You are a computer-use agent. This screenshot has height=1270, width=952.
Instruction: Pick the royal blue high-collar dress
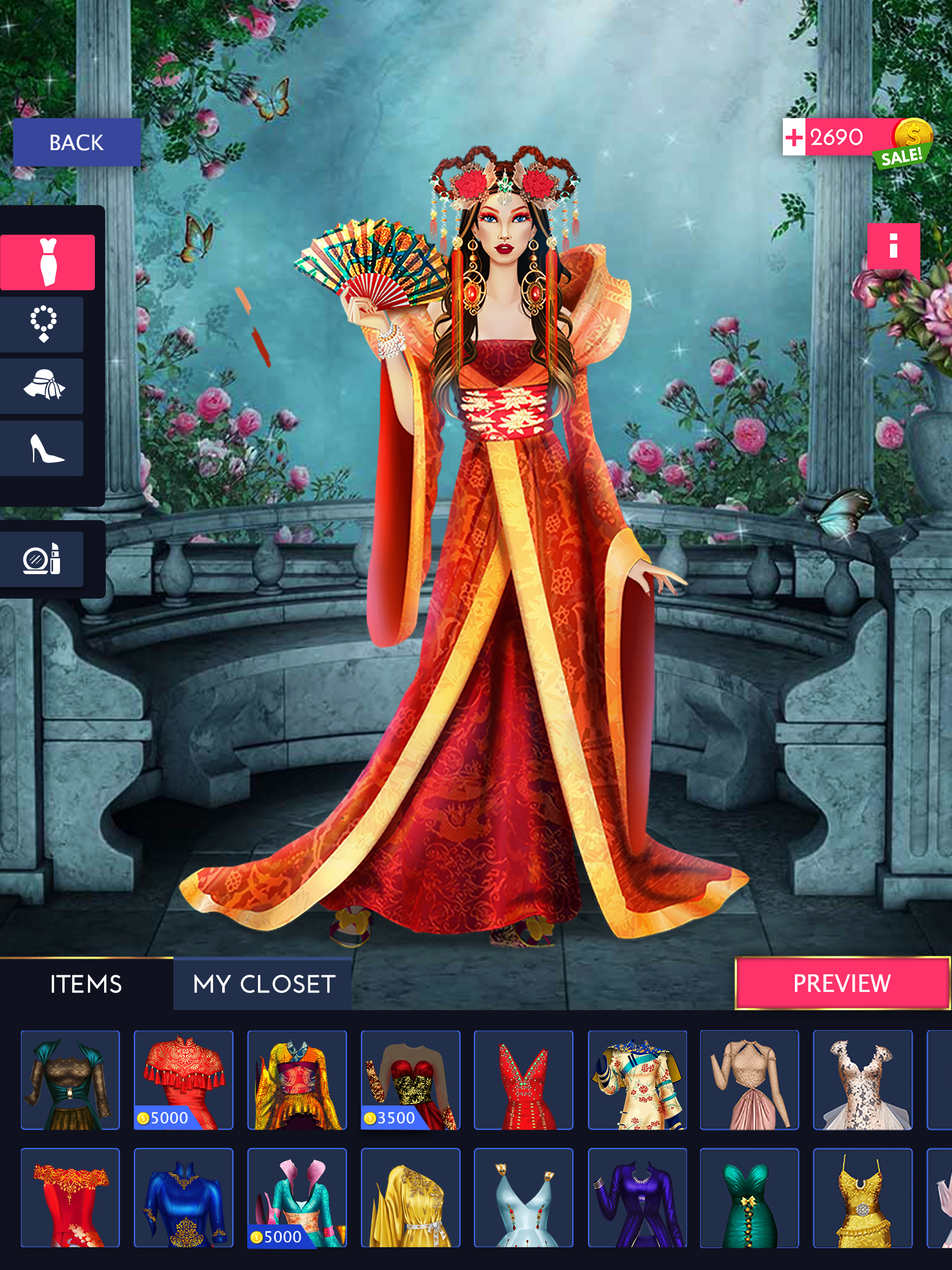184,1197
